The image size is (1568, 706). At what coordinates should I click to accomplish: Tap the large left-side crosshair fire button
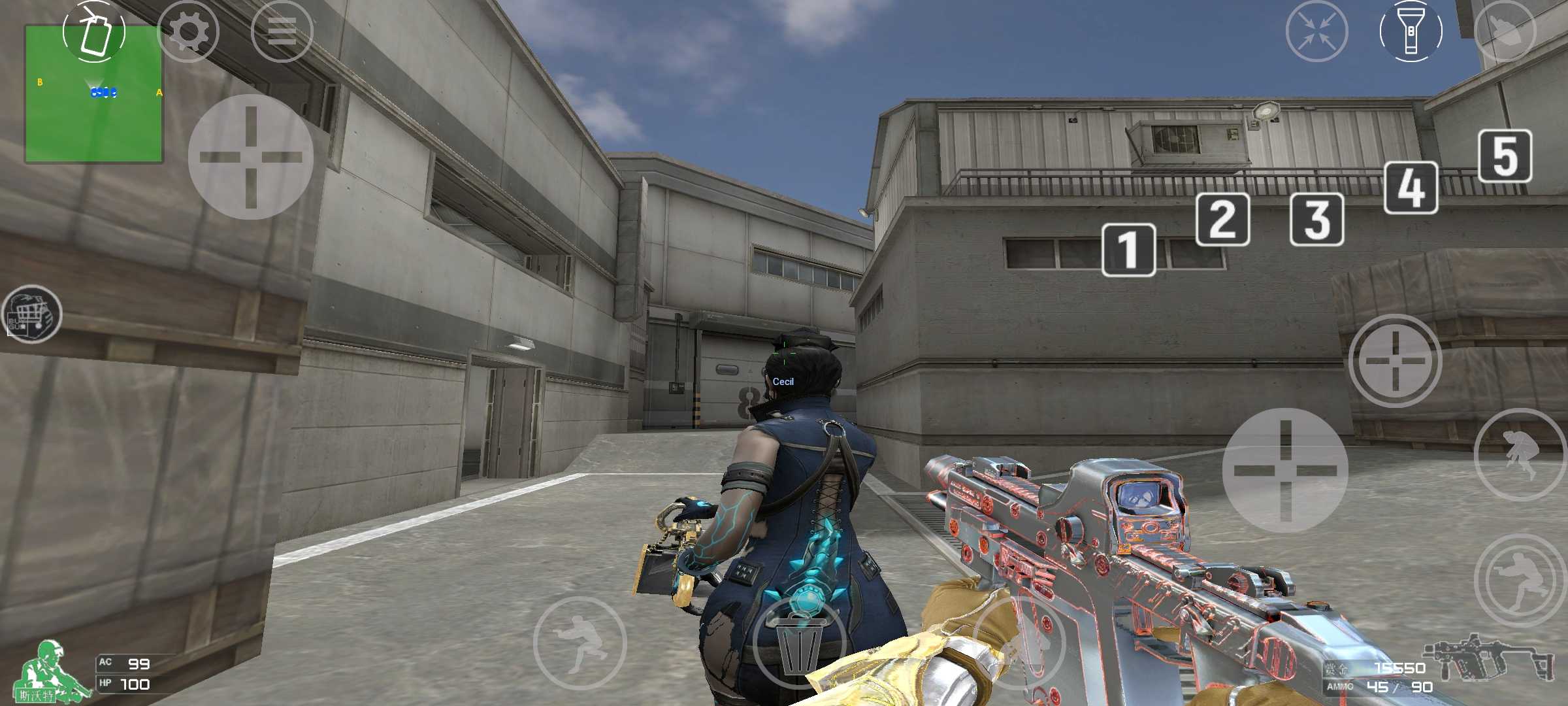pyautogui.click(x=250, y=157)
